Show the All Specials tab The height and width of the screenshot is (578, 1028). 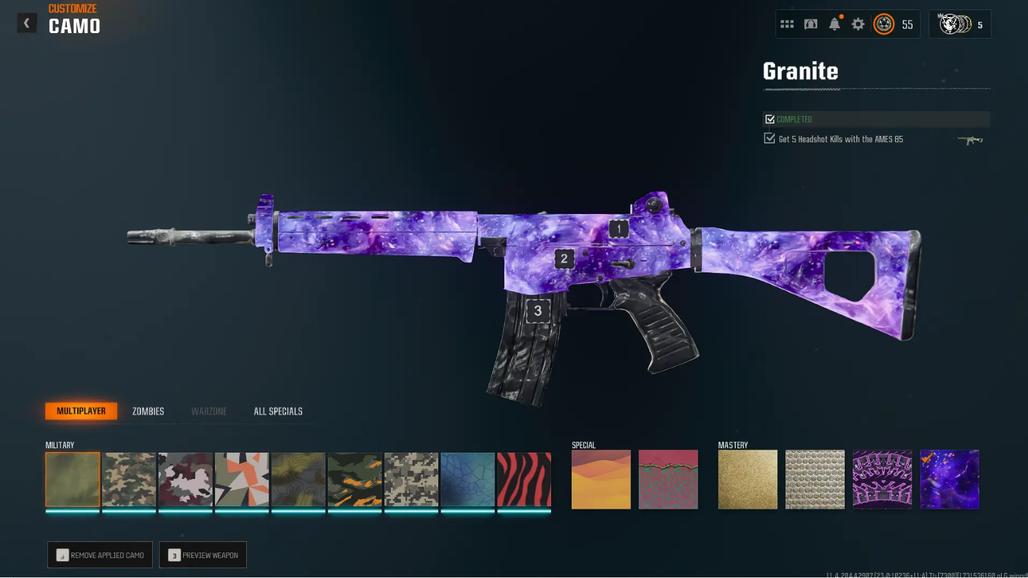(278, 411)
